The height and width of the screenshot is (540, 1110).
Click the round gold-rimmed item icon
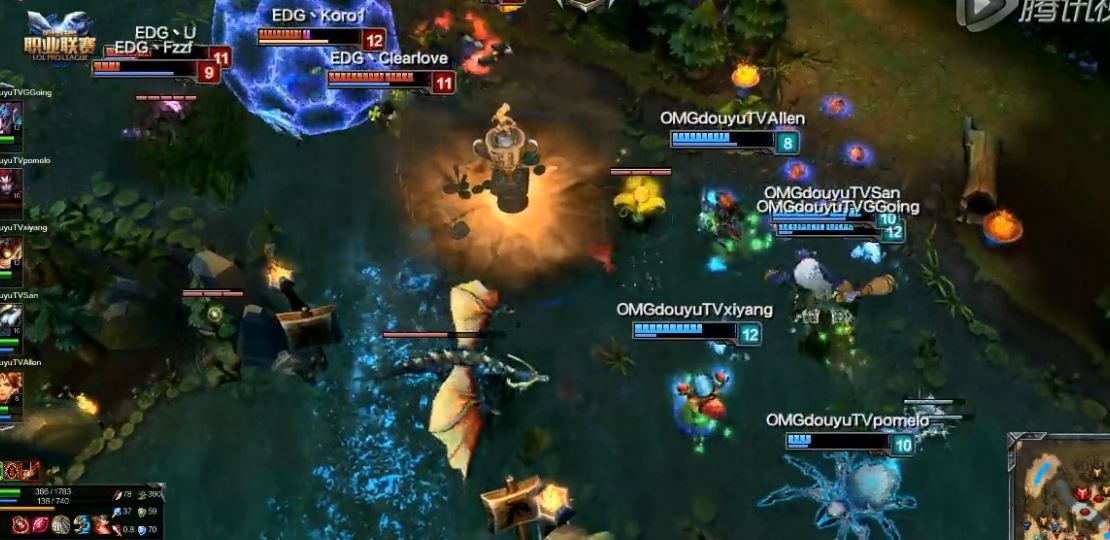[x=61, y=524]
